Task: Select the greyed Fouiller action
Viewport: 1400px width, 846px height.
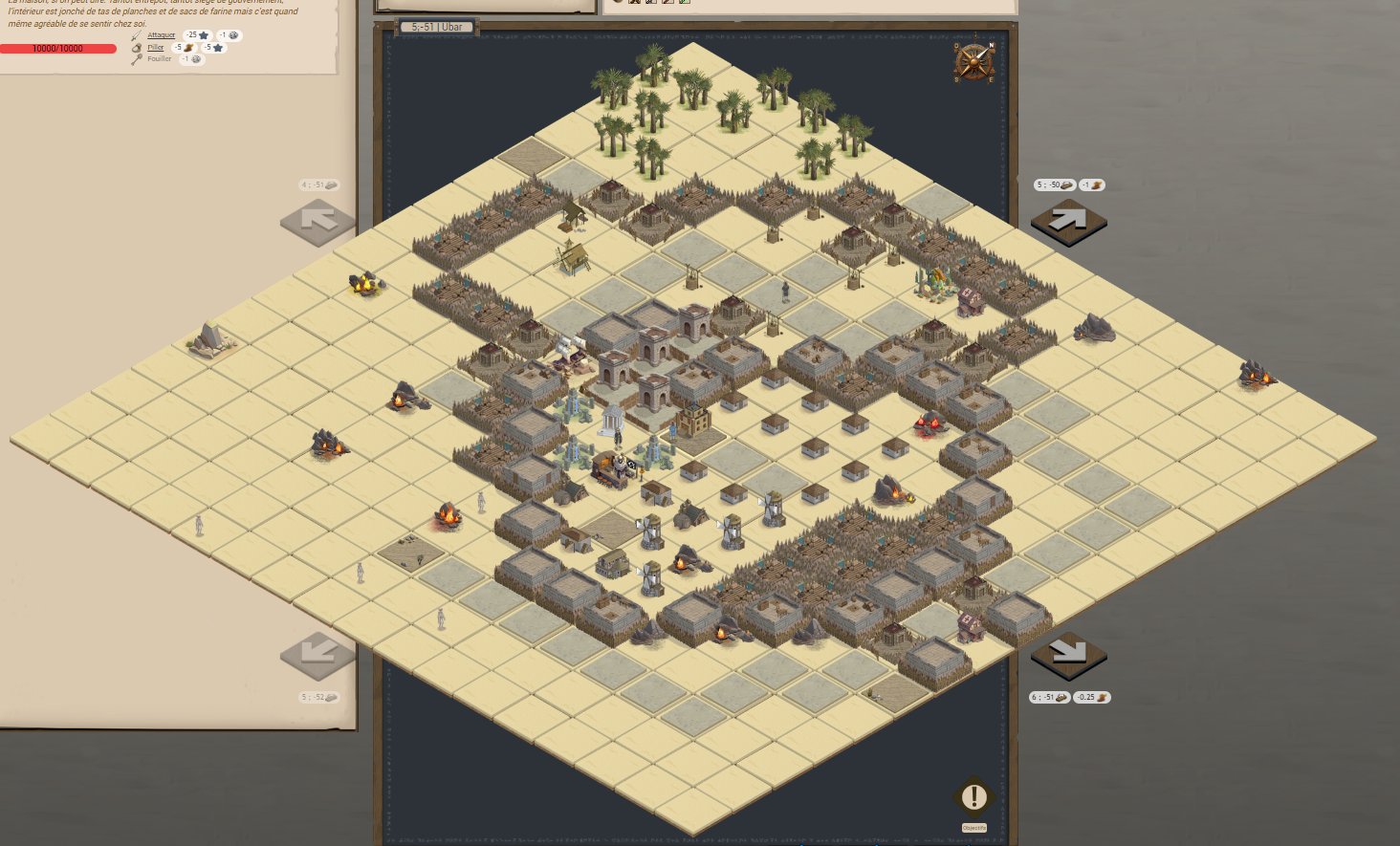Action: 159,59
